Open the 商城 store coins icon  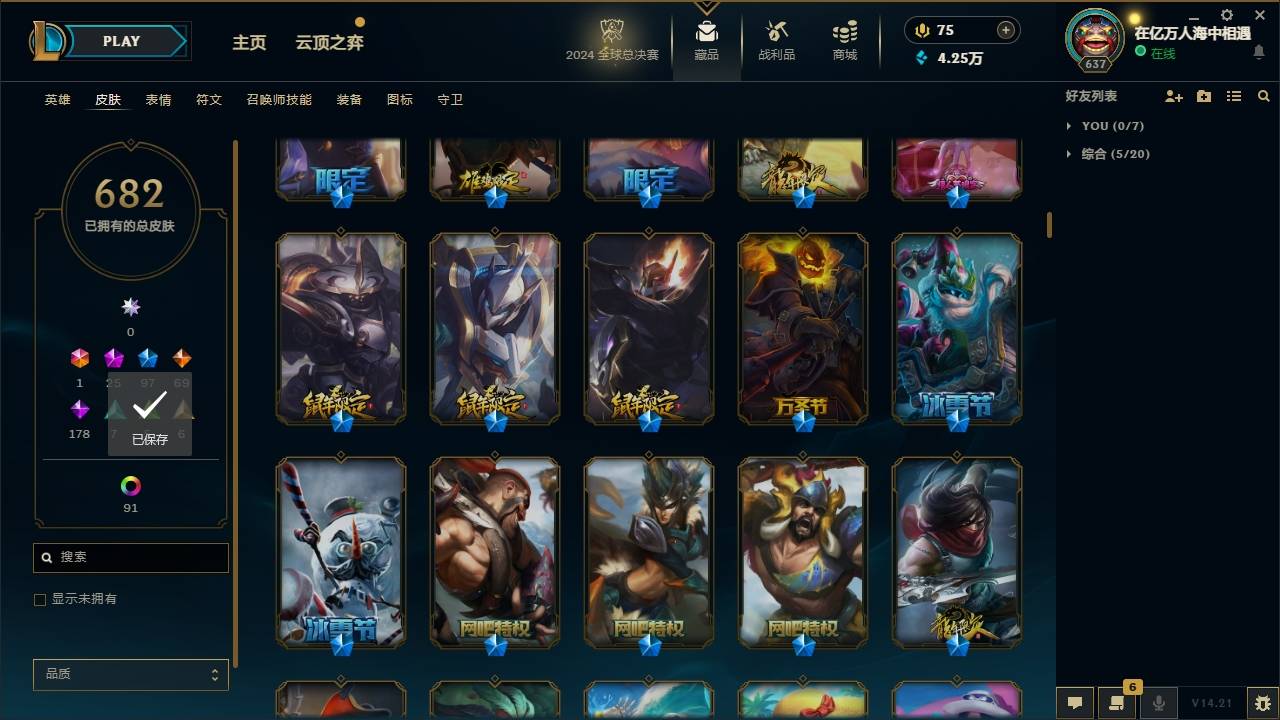pyautogui.click(x=843, y=30)
